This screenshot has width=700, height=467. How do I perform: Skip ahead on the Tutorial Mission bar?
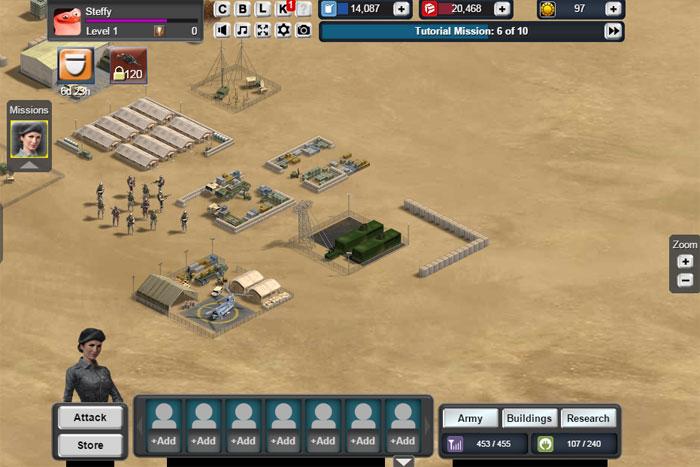[x=613, y=31]
